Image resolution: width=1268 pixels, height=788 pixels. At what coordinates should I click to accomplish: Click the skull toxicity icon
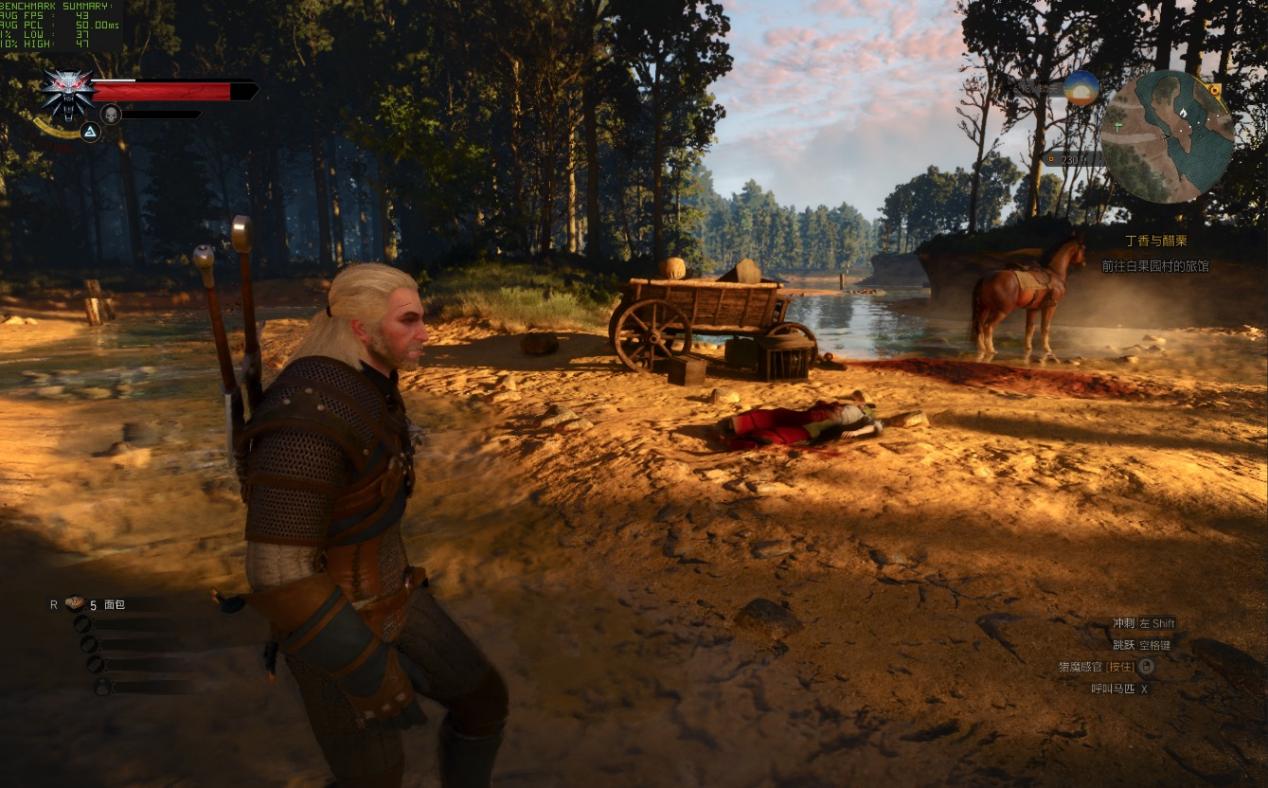pos(111,114)
